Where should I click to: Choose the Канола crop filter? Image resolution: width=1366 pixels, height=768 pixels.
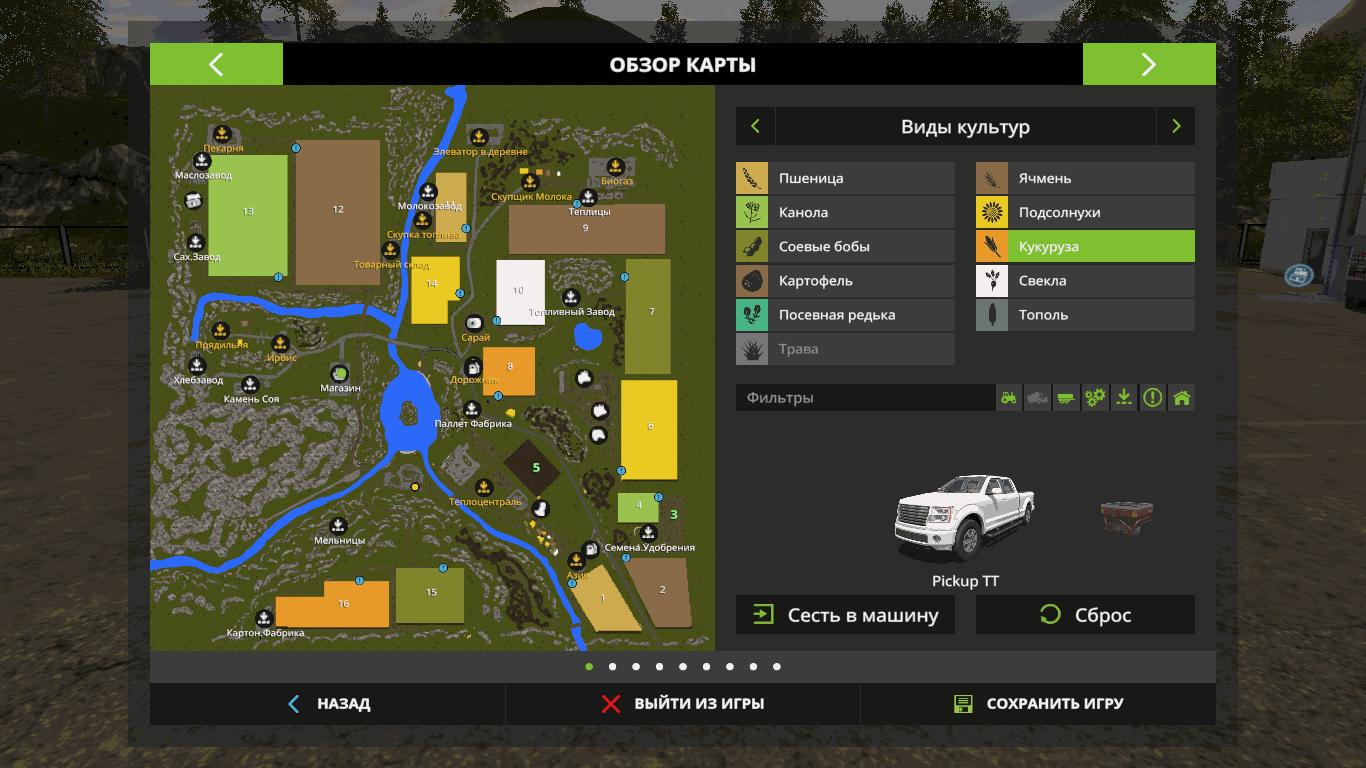[x=845, y=212]
